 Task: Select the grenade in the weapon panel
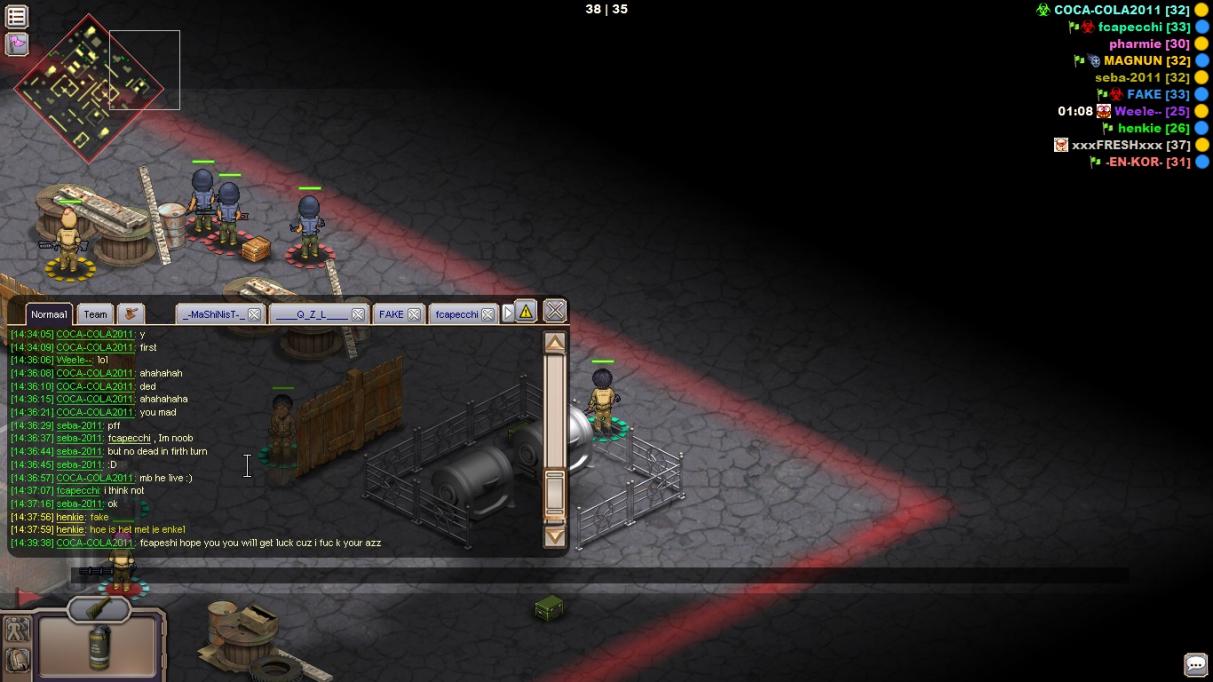click(x=98, y=646)
